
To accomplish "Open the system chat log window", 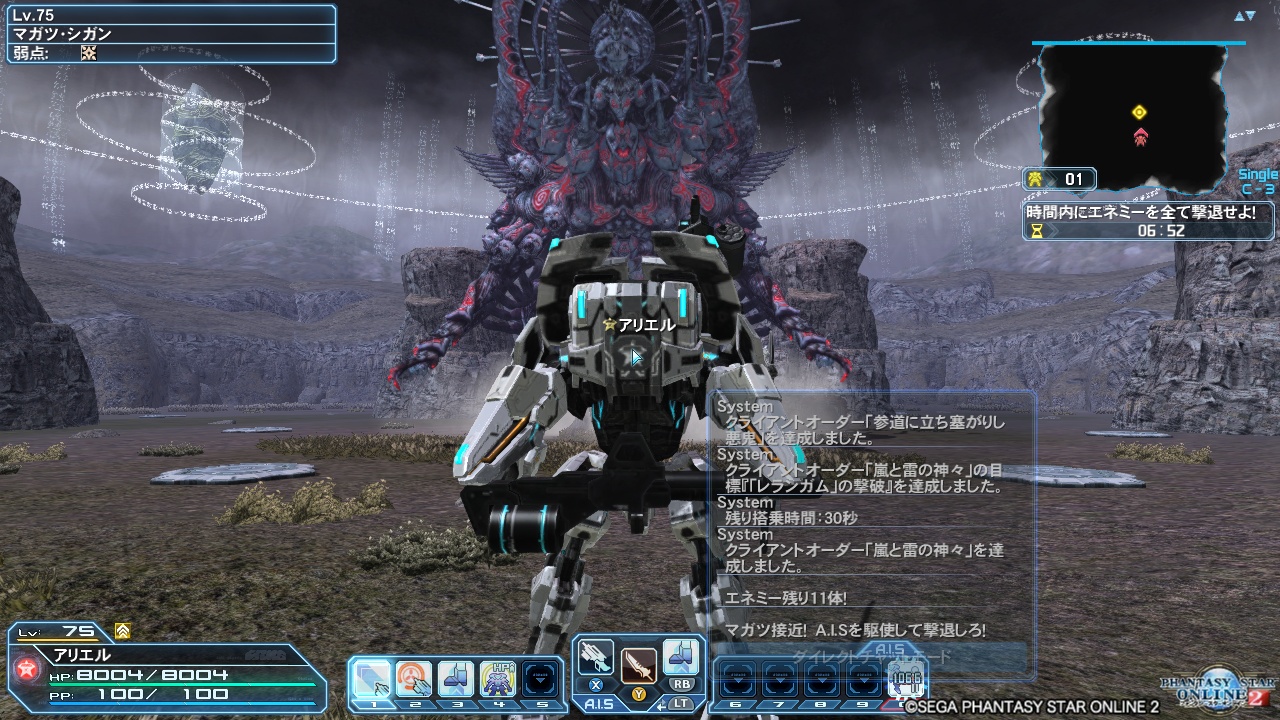I will tap(870, 520).
